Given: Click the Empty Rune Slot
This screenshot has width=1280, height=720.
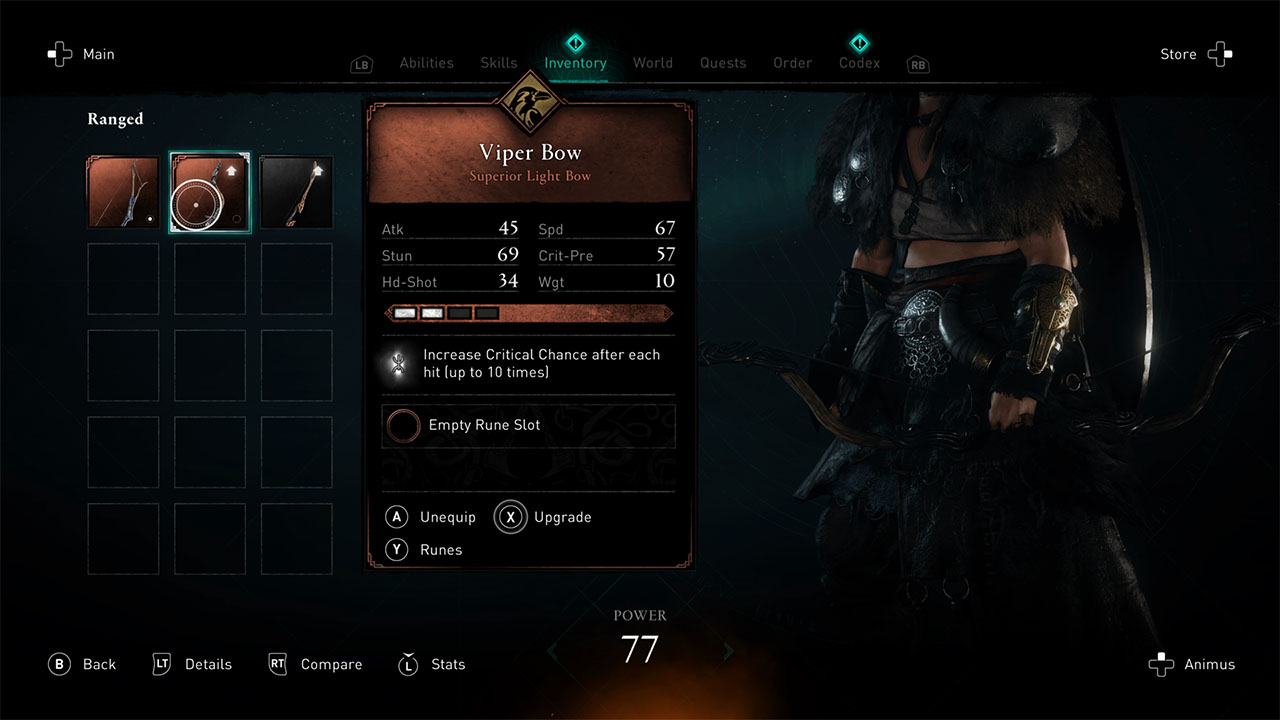Looking at the screenshot, I should click(528, 426).
